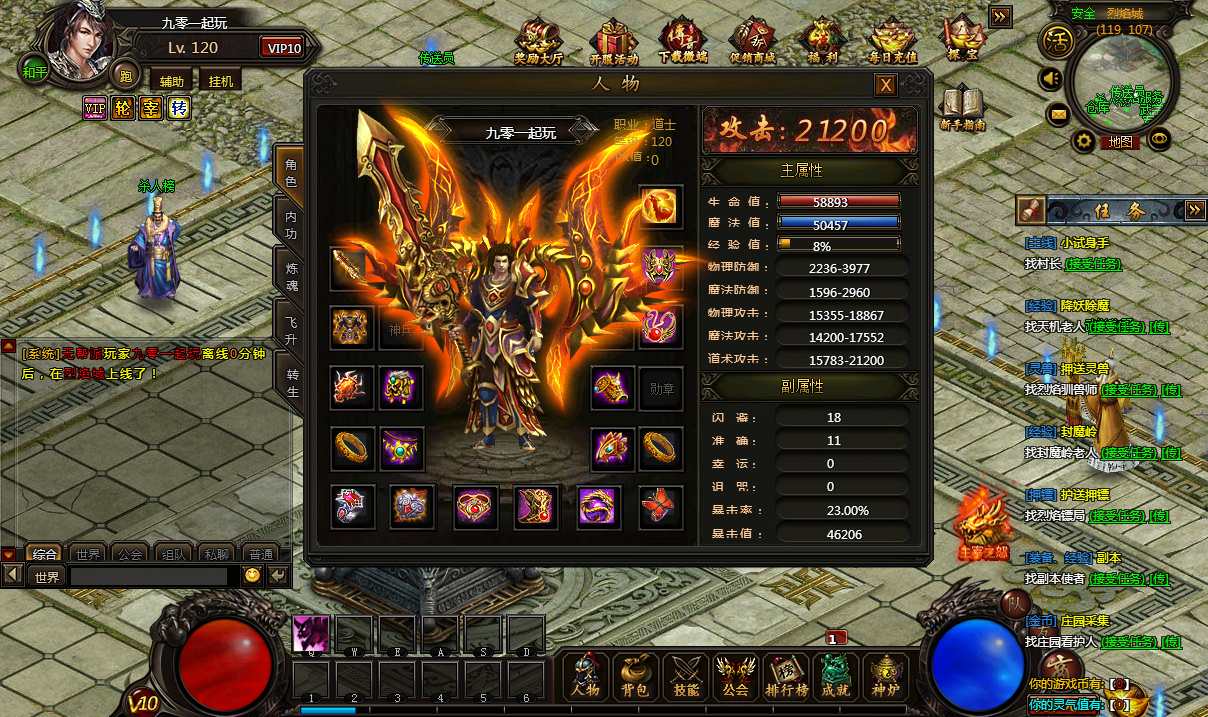Image resolution: width=1208 pixels, height=717 pixels.
Task: Open the 地图 map button
Action: click(1120, 142)
